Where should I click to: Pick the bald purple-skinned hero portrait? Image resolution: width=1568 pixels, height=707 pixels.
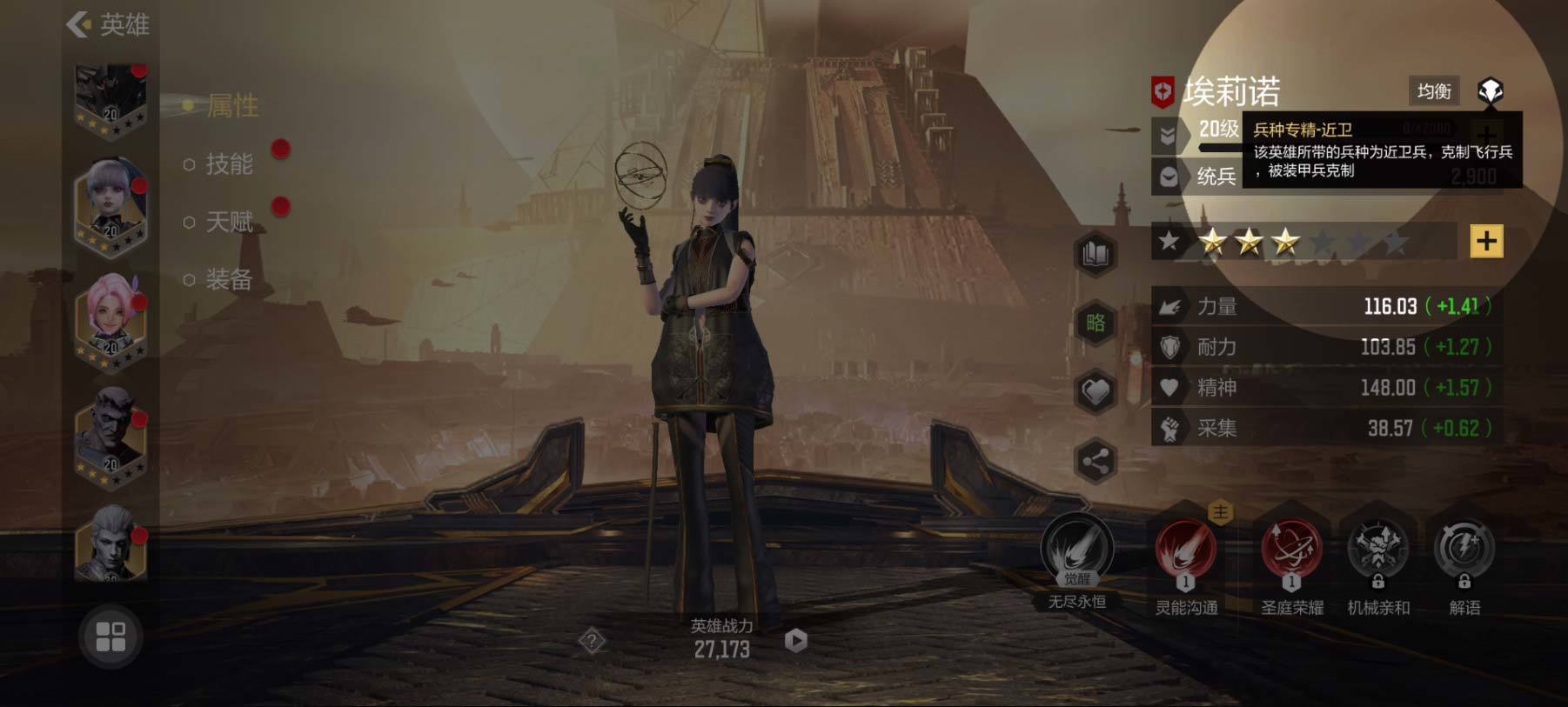pyautogui.click(x=111, y=435)
